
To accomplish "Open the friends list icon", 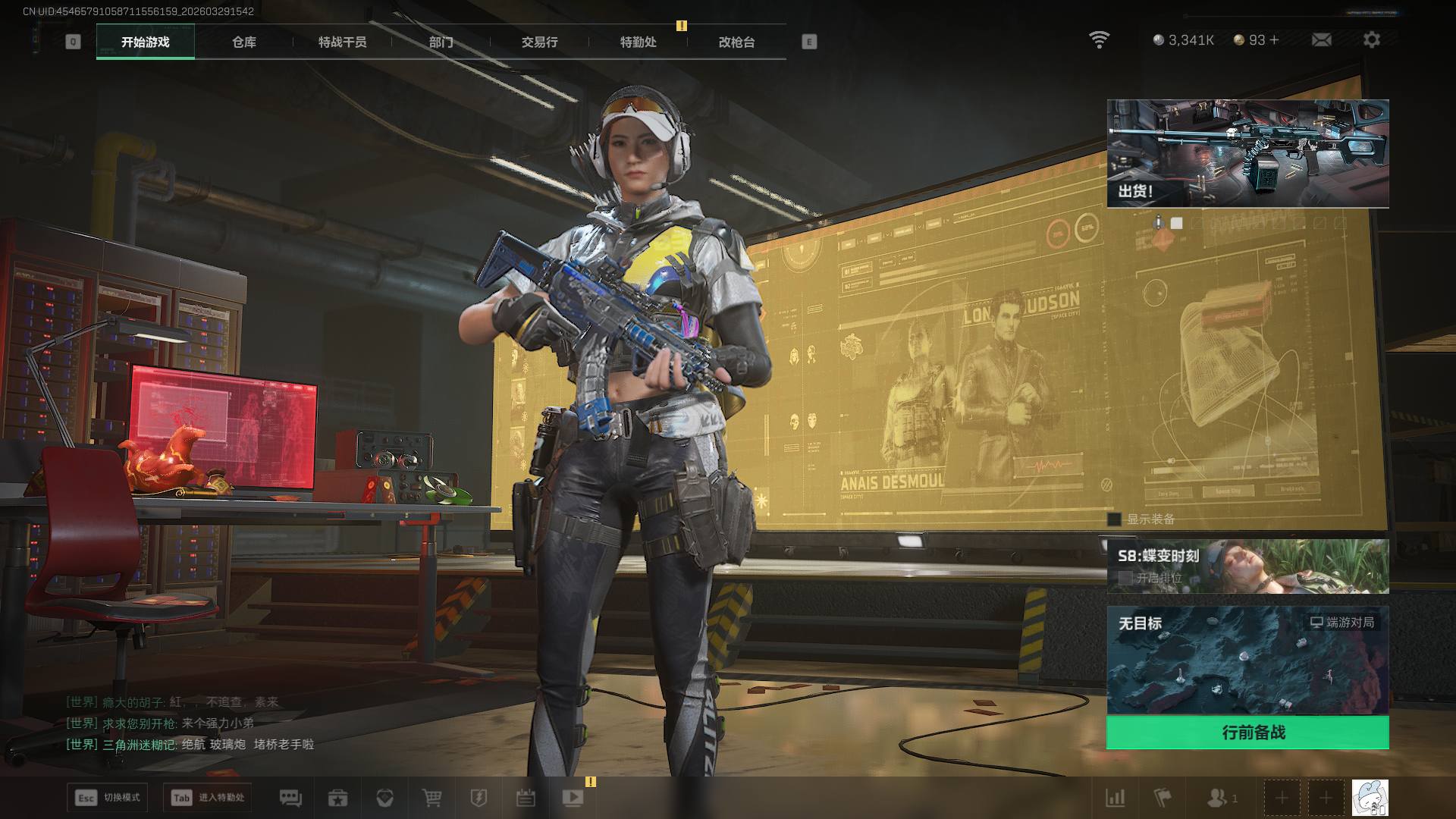I will pos(1217,798).
